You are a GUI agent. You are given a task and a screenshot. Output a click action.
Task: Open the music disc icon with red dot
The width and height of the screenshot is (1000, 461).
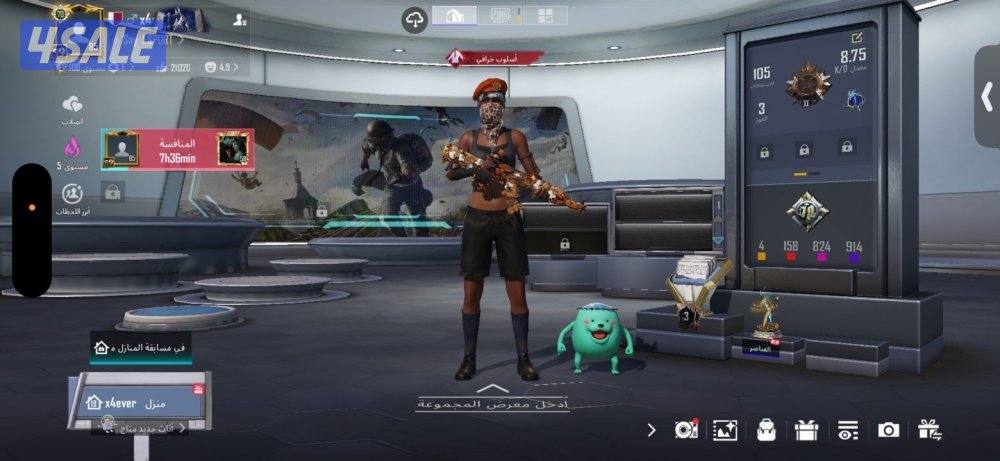(686, 430)
